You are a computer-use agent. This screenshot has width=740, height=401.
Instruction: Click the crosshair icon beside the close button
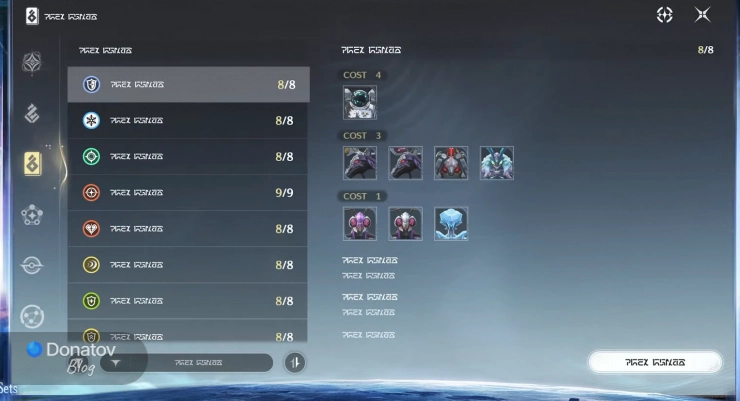[x=665, y=15]
